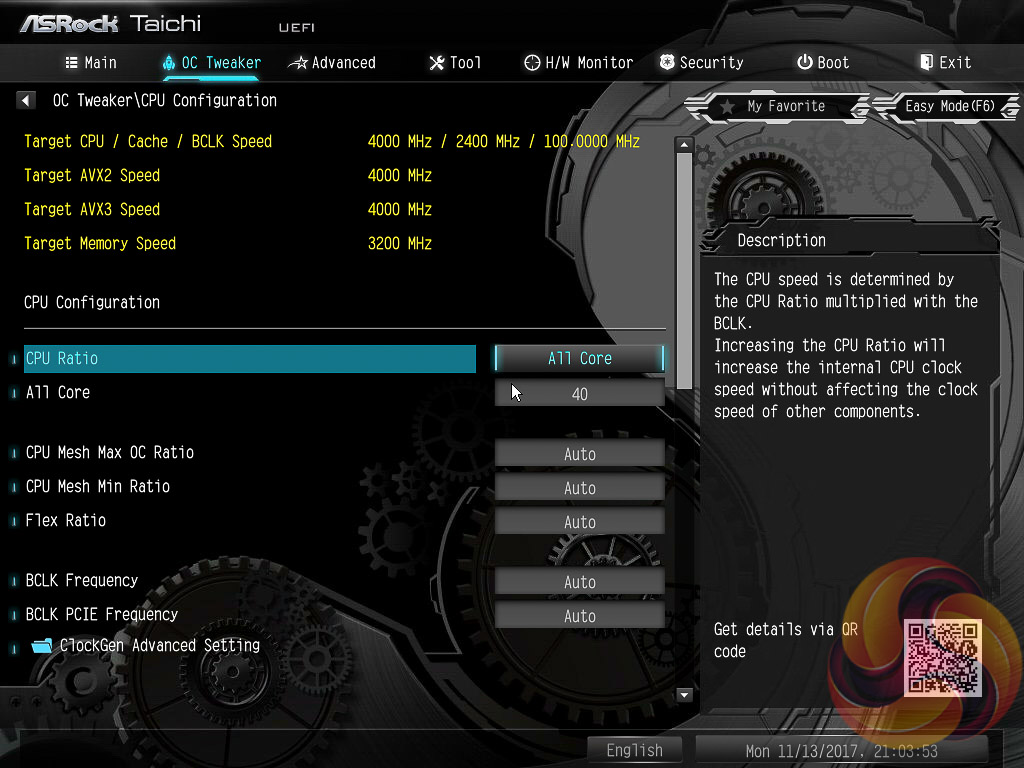The image size is (1024, 768).
Task: Choose the Exit tab
Action: click(945, 62)
